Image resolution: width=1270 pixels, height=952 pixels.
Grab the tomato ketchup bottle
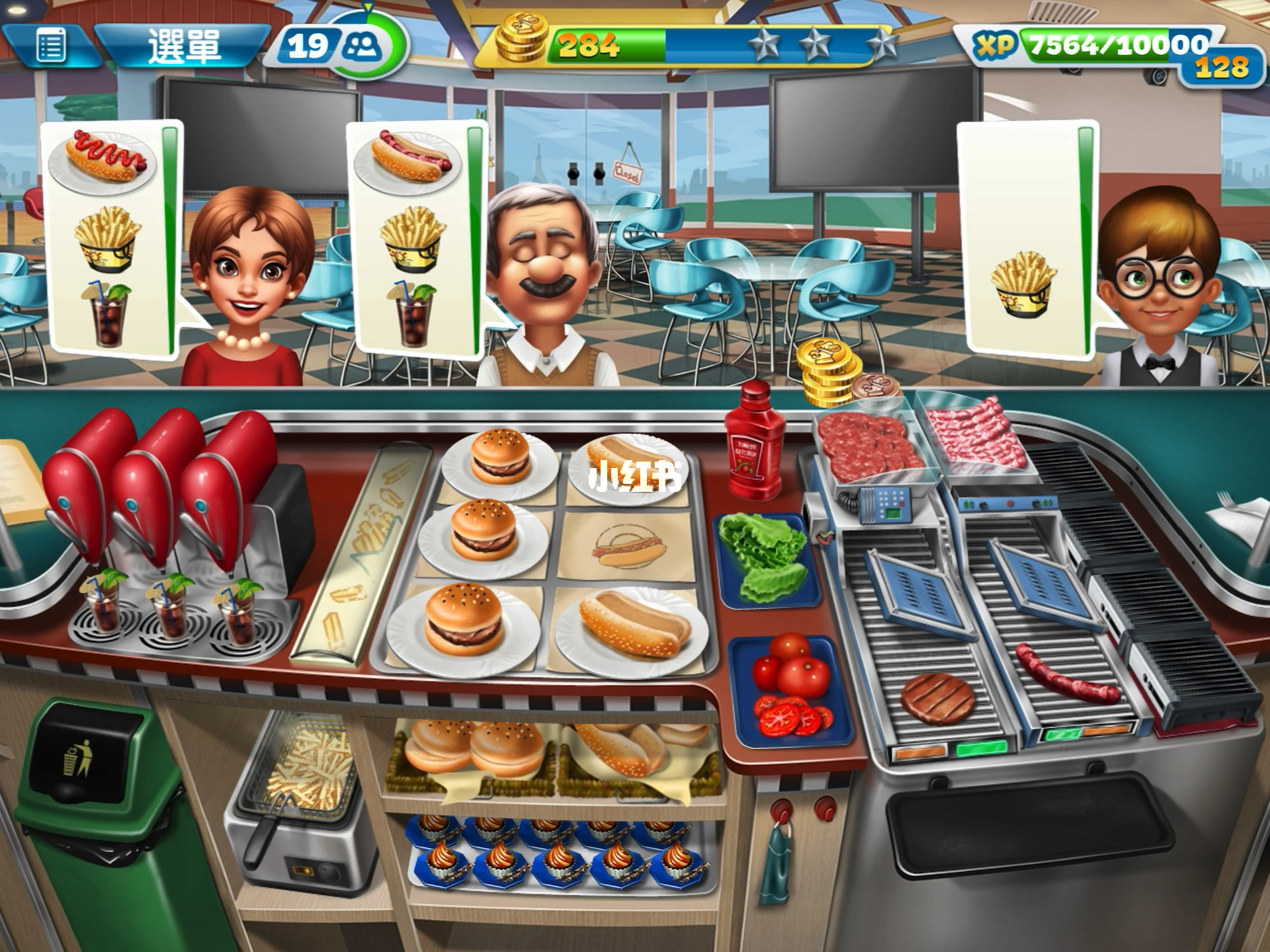pyautogui.click(x=754, y=443)
